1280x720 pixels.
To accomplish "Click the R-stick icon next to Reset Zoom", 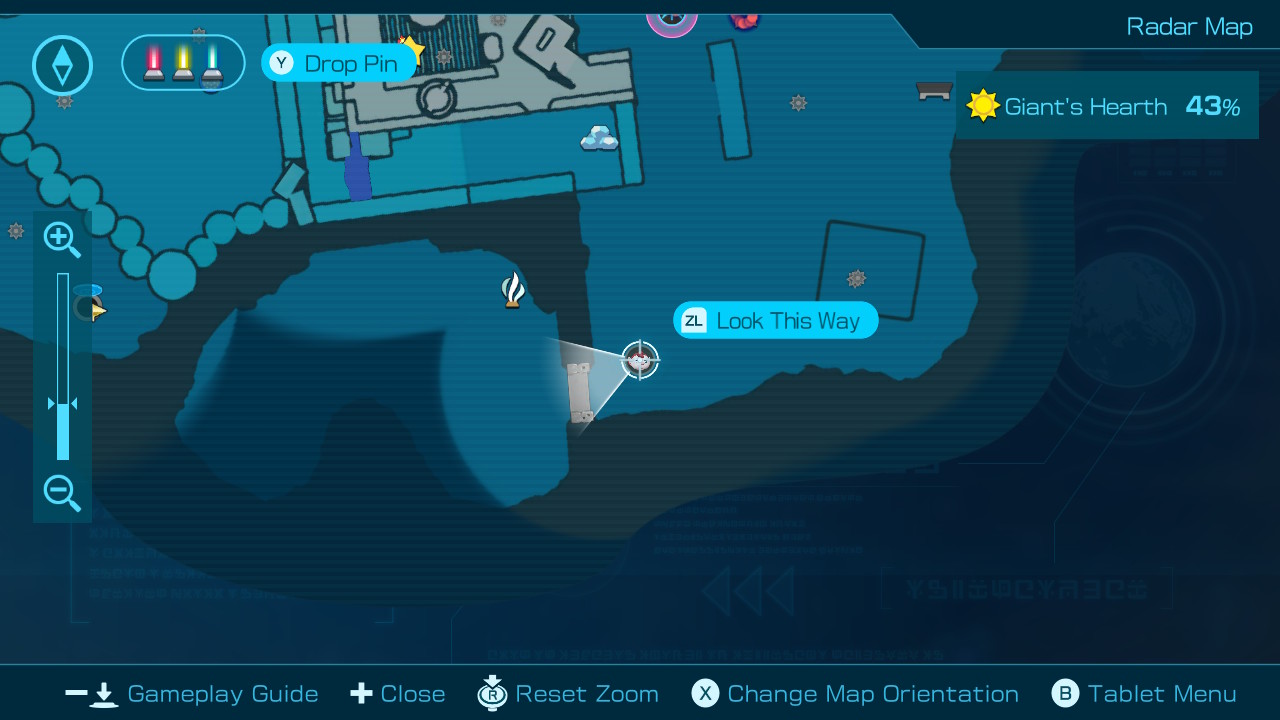I will click(x=492, y=693).
